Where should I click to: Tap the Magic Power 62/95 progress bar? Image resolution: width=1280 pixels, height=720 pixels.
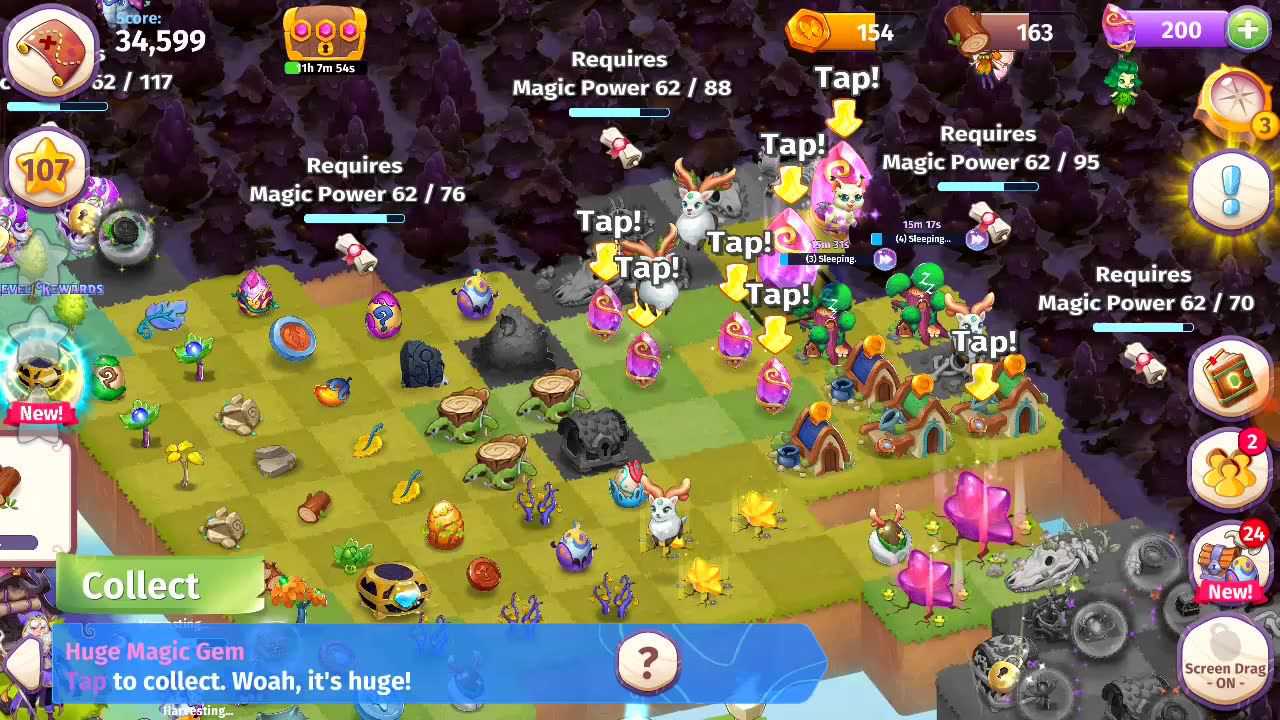(x=987, y=187)
